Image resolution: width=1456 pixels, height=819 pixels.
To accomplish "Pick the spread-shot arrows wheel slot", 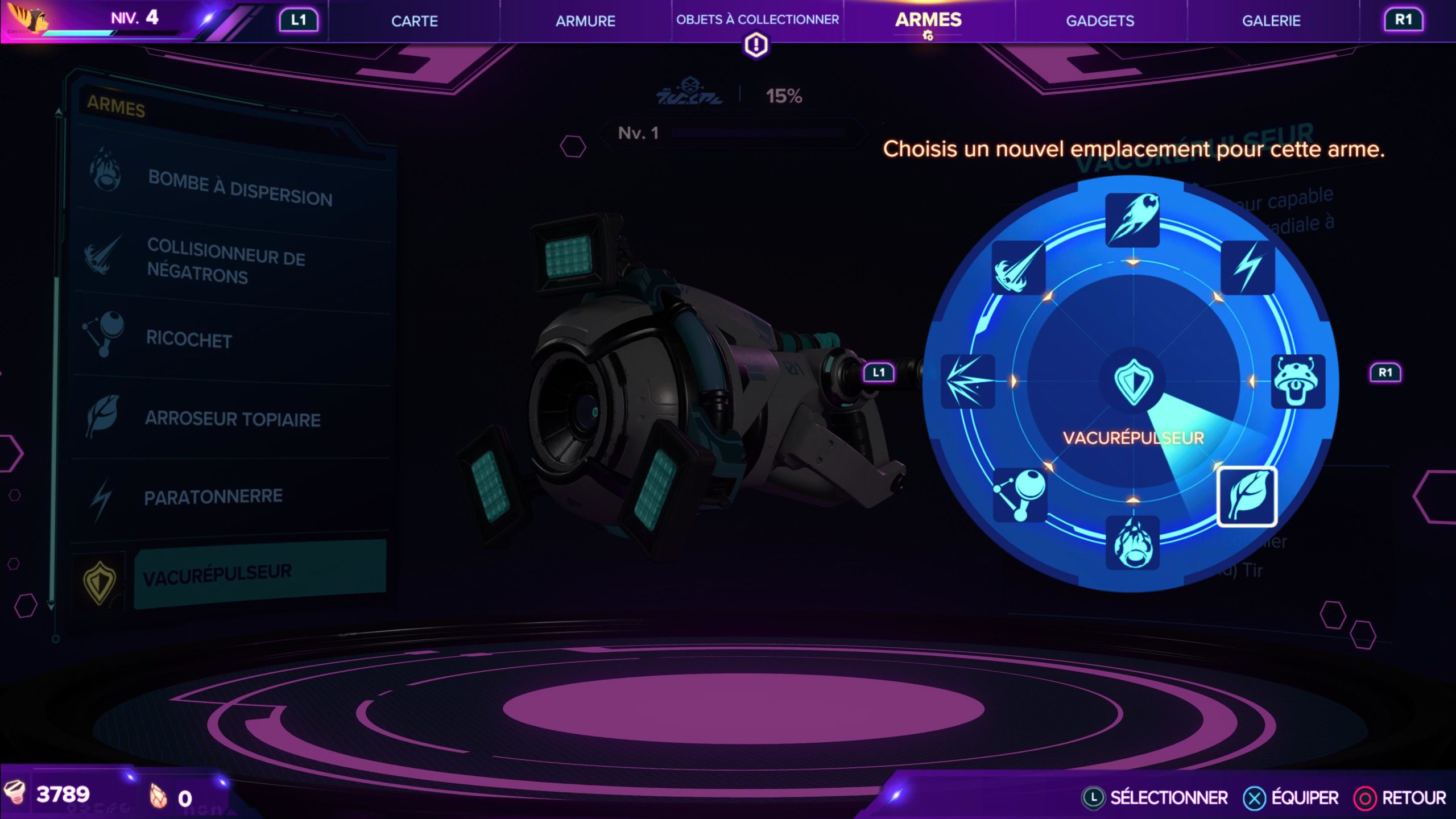I will click(968, 381).
